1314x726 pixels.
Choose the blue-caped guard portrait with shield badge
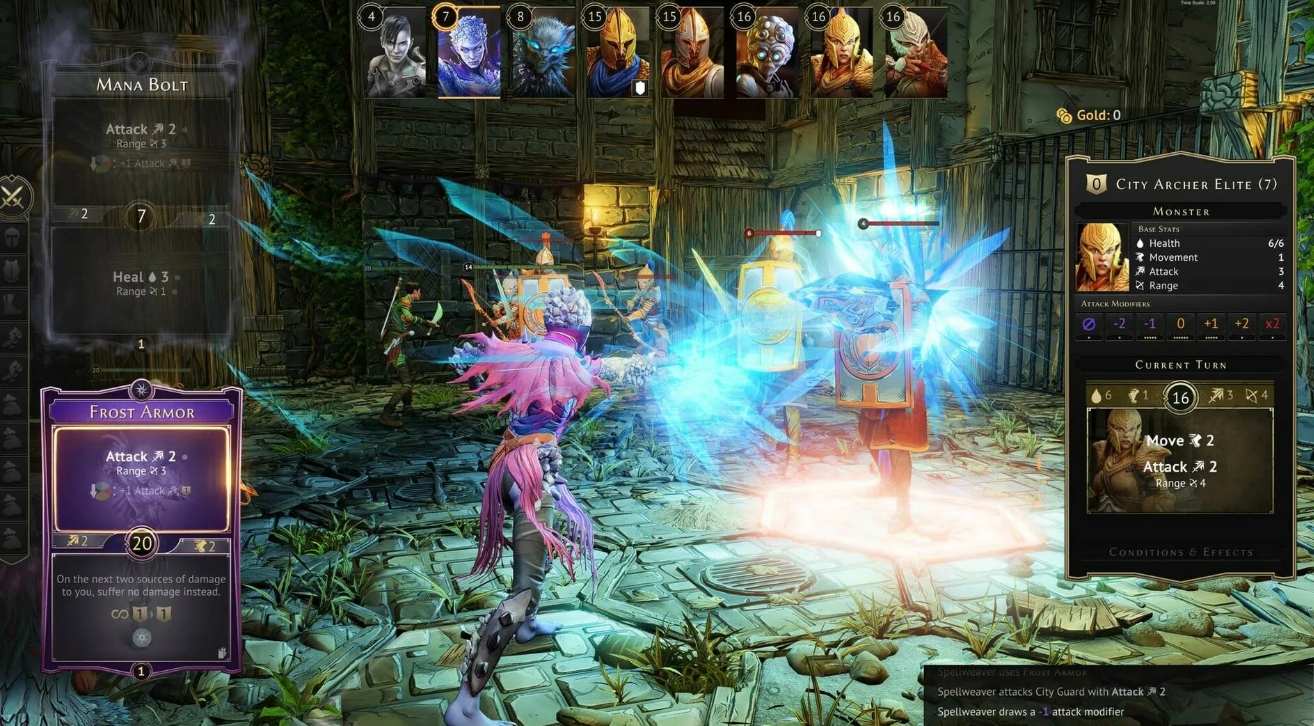[618, 55]
